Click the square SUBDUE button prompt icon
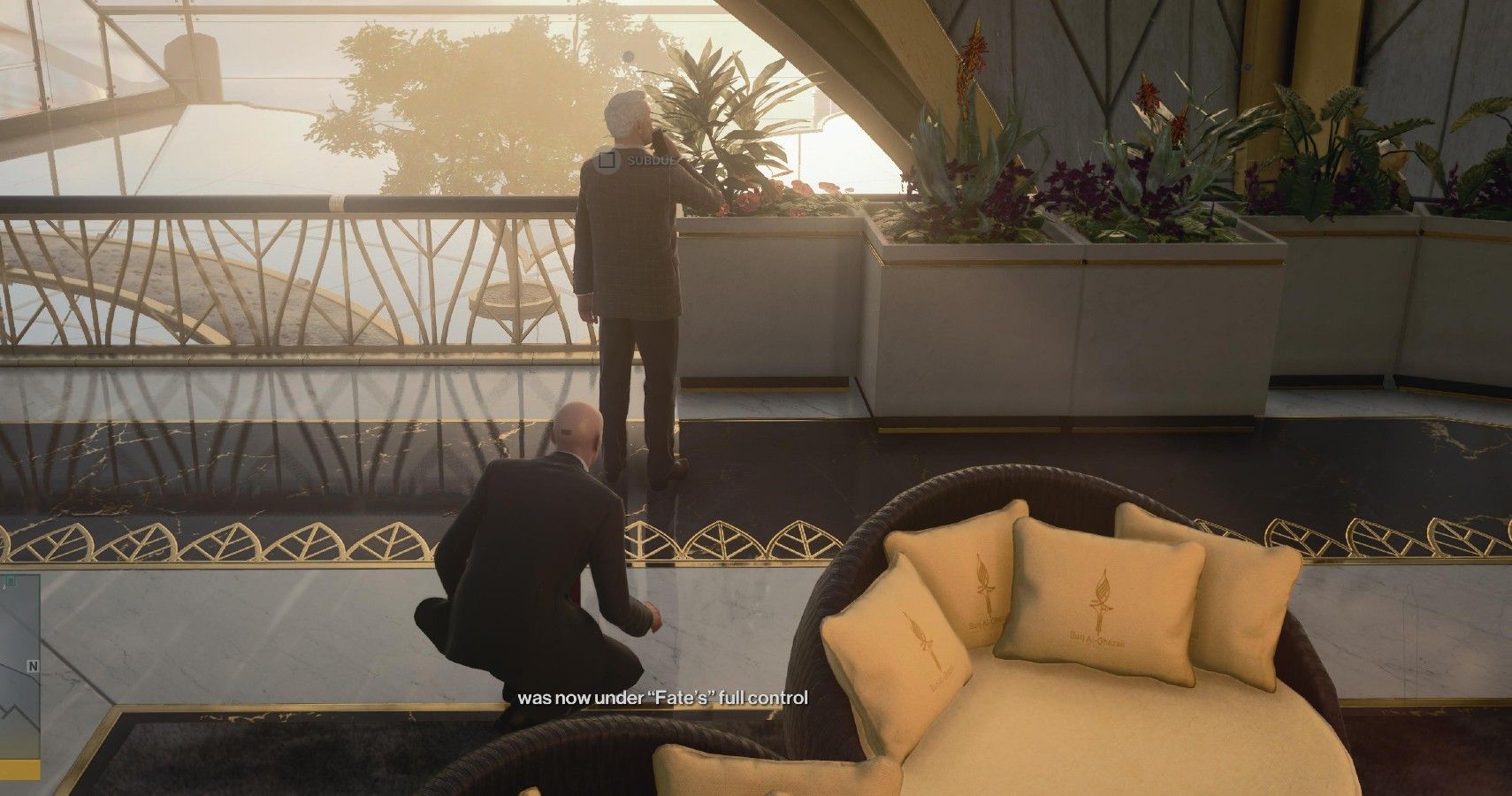The width and height of the screenshot is (1512, 796). 607,162
